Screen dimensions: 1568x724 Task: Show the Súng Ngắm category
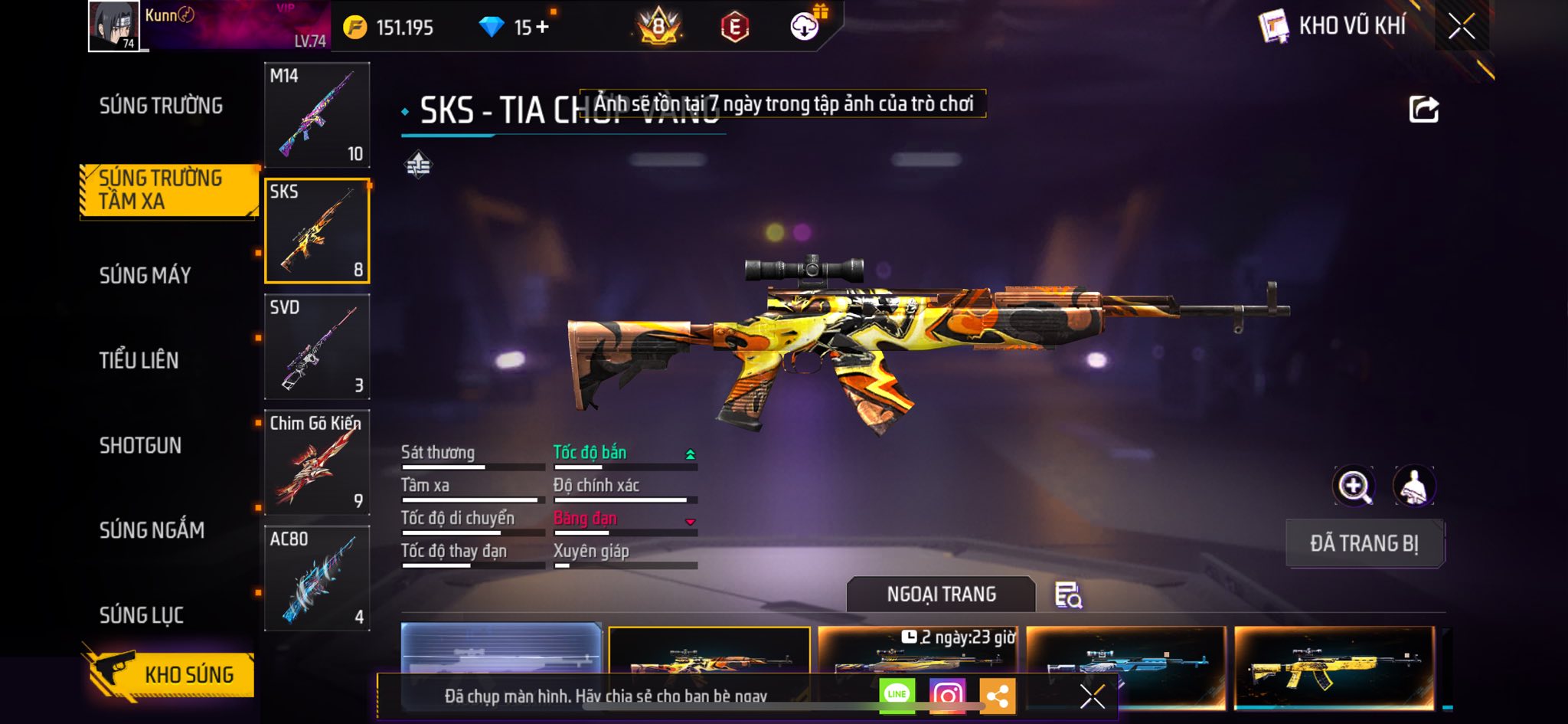pyautogui.click(x=152, y=530)
